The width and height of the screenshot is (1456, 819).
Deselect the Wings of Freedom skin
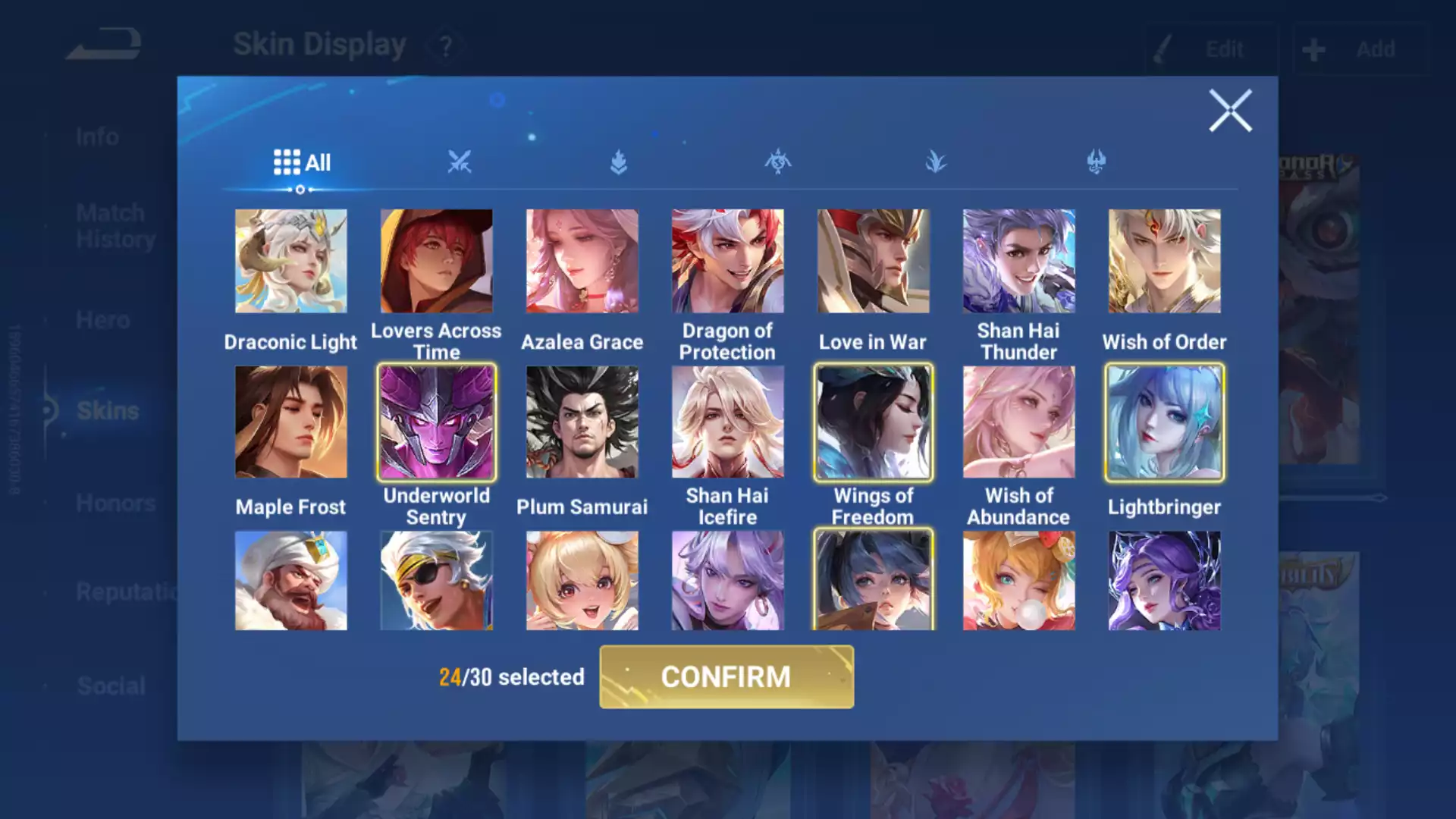873,422
